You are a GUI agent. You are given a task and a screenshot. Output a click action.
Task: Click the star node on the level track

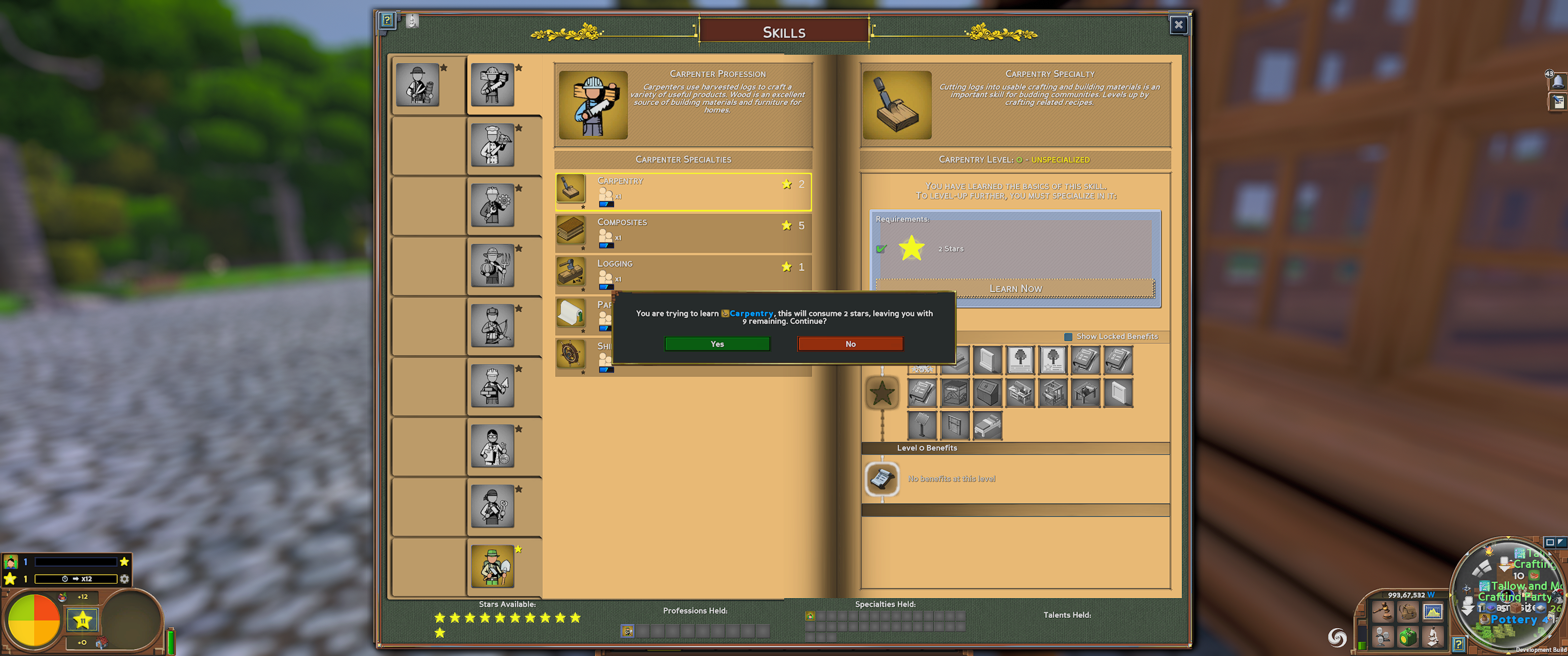click(x=883, y=393)
